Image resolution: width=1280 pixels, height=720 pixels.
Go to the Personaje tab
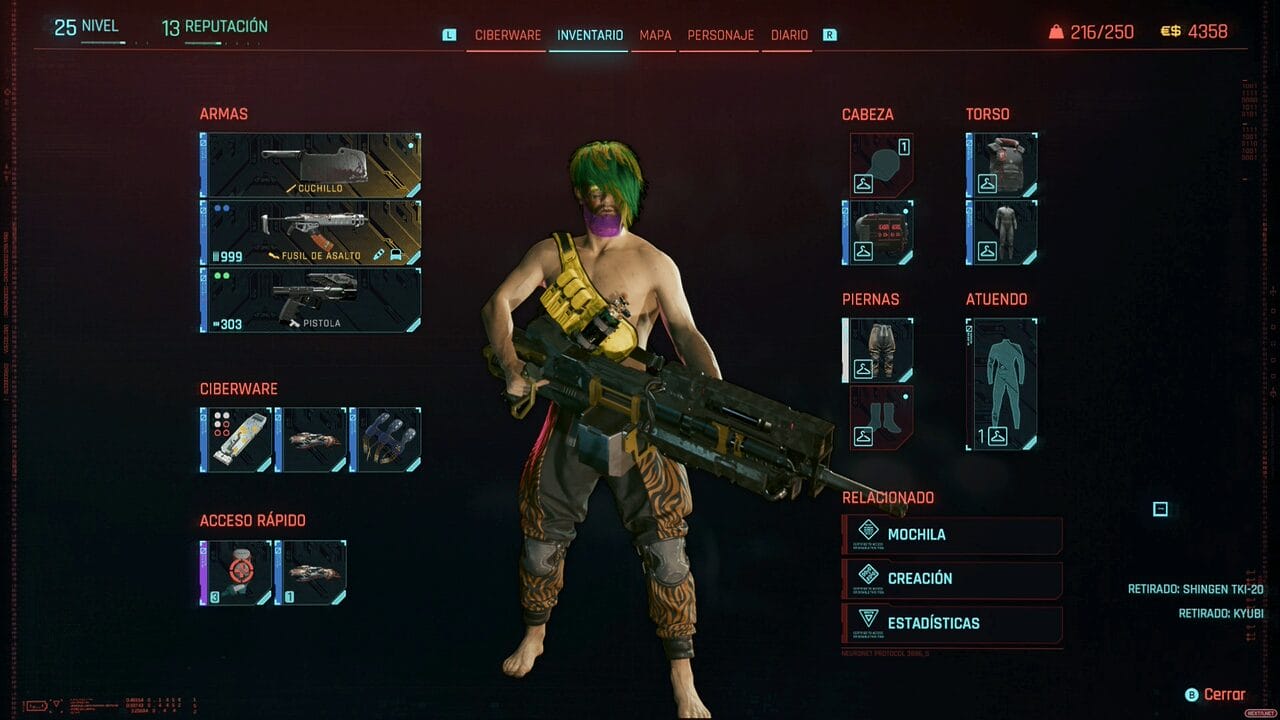tap(720, 35)
